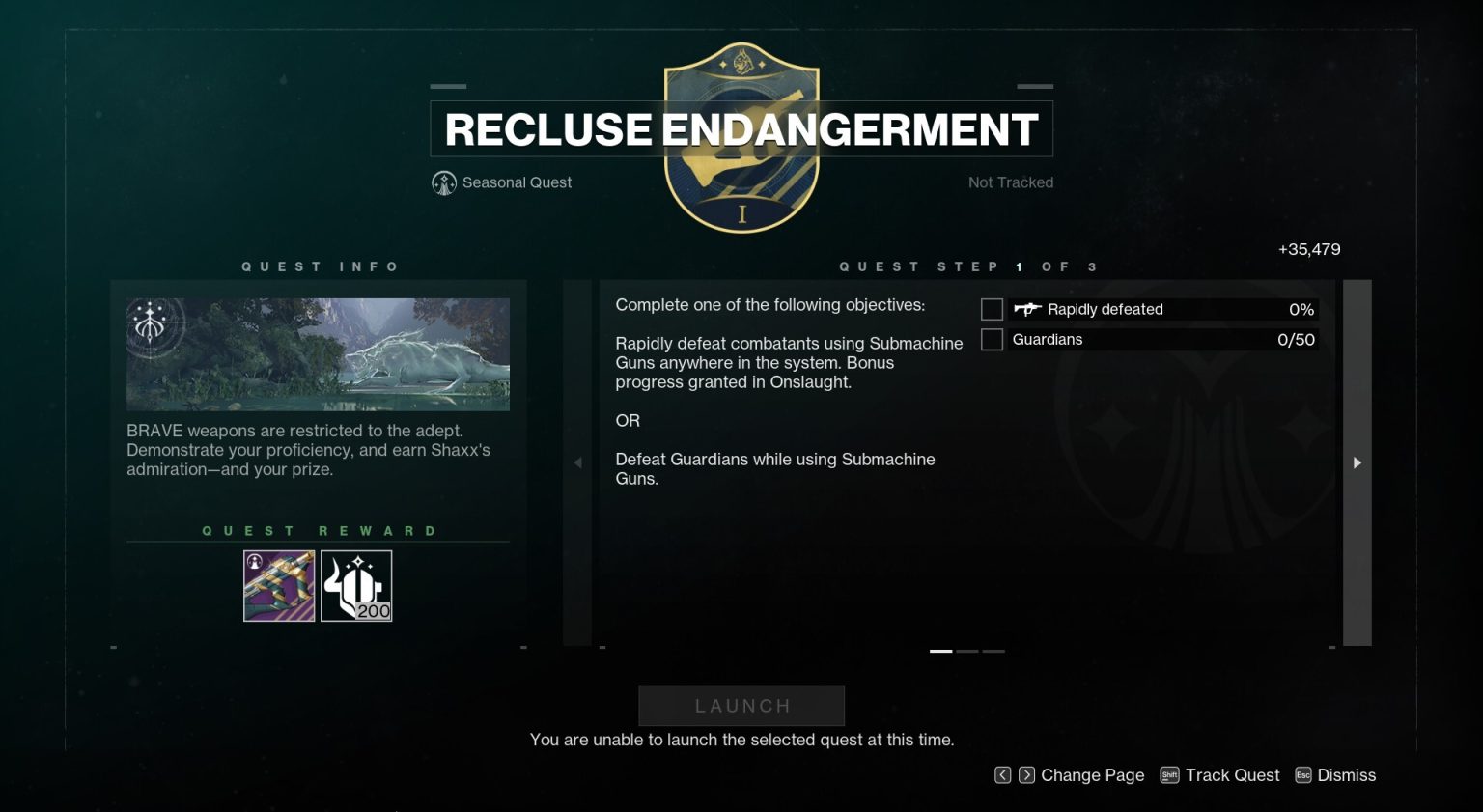This screenshot has width=1483, height=812.
Task: Select the second pagination dot
Action: point(965,652)
